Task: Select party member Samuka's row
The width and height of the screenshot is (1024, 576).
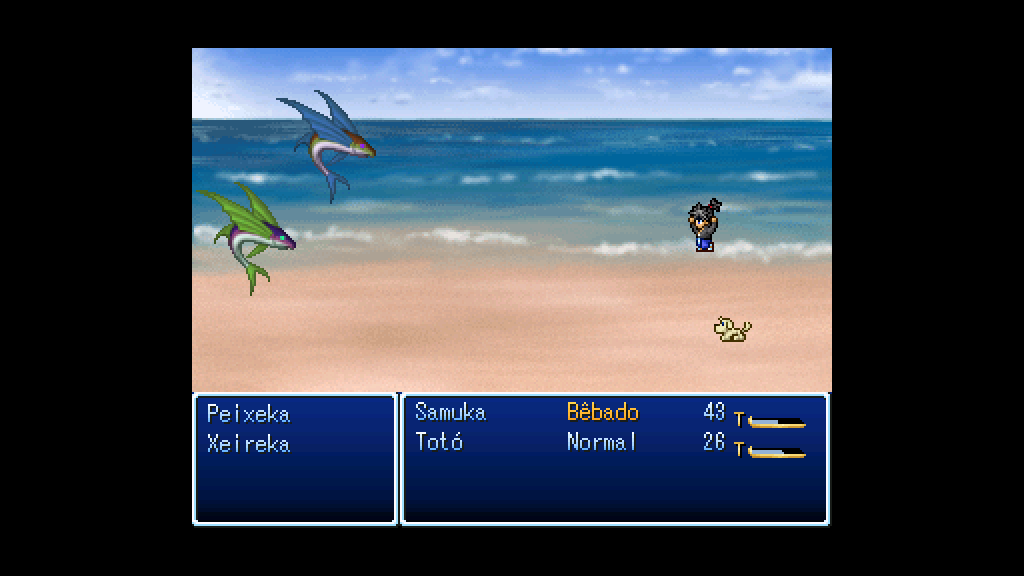Action: click(x=450, y=412)
